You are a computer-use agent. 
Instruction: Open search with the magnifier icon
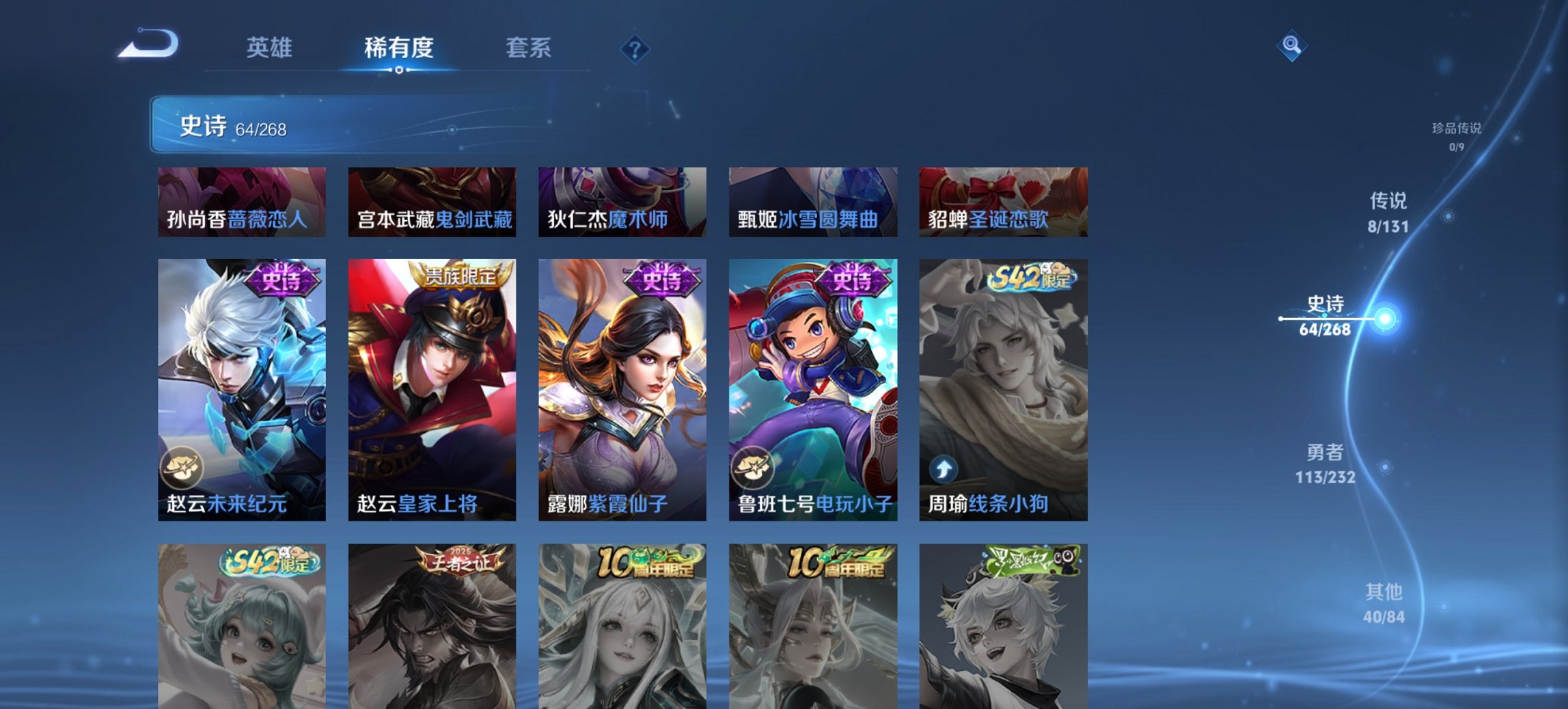point(1291,47)
